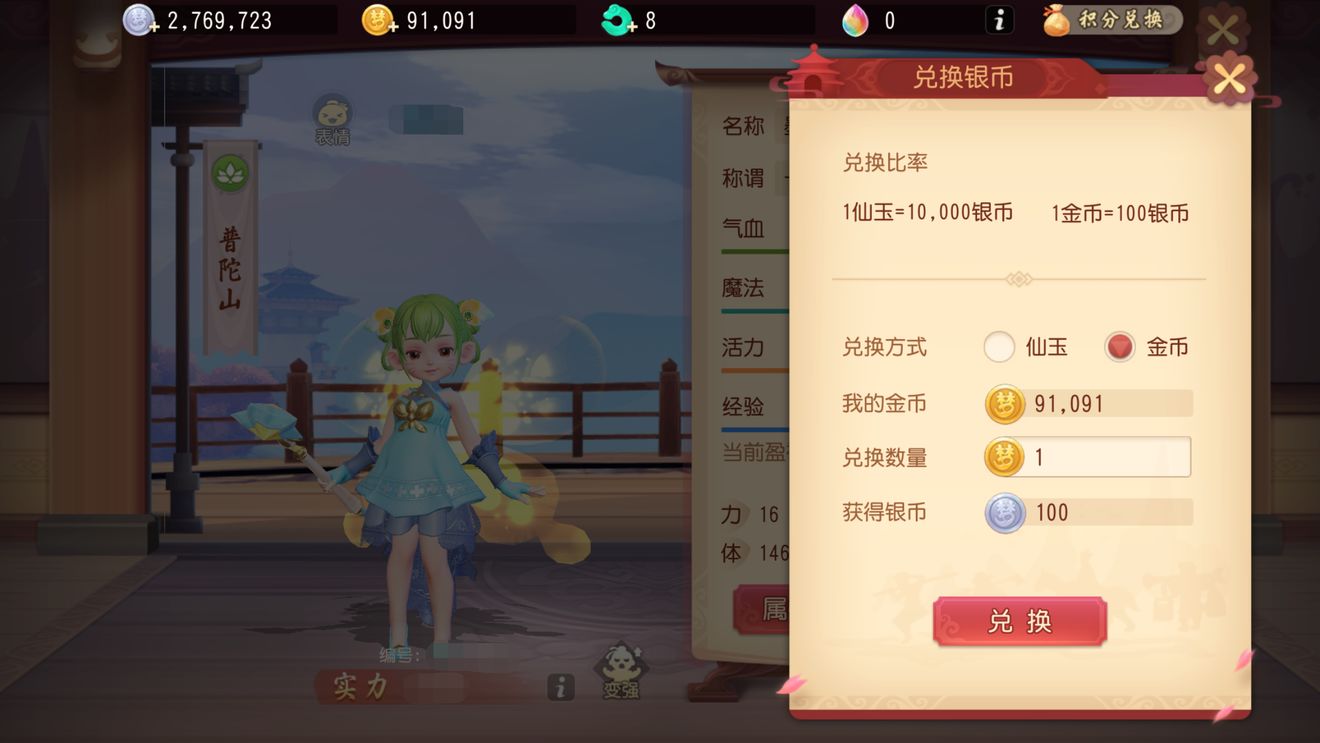Click the rainbow gem currency icon showing 0
The width and height of the screenshot is (1320, 743).
[x=857, y=19]
